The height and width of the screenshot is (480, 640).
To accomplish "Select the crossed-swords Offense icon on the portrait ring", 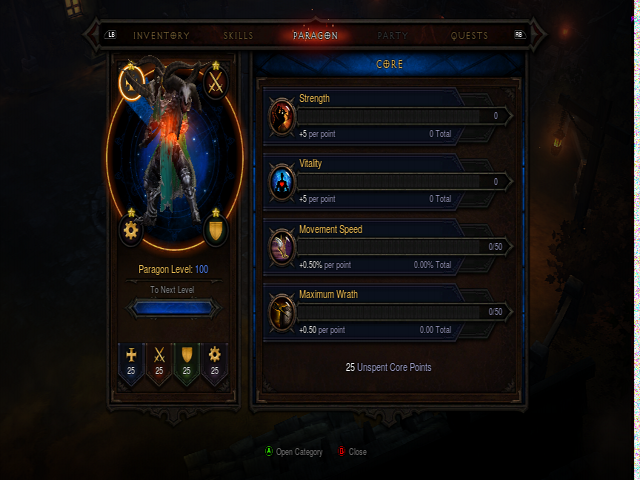I will (216, 83).
